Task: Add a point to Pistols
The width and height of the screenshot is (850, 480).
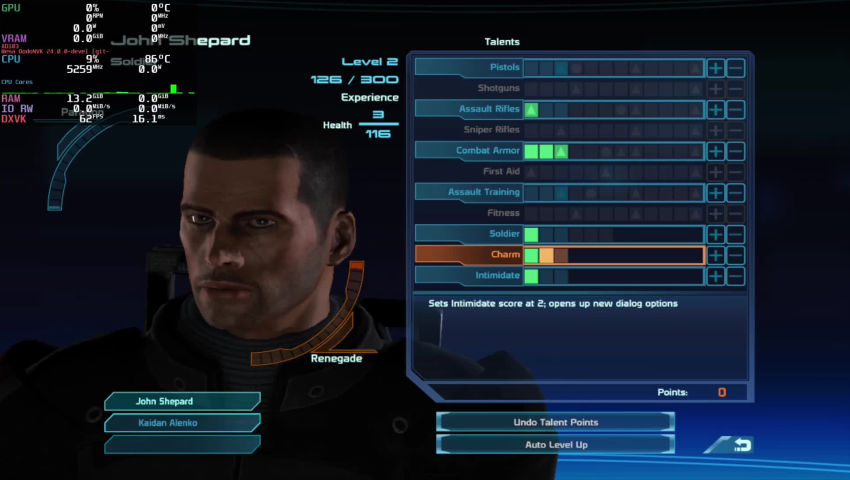Action: 716,68
